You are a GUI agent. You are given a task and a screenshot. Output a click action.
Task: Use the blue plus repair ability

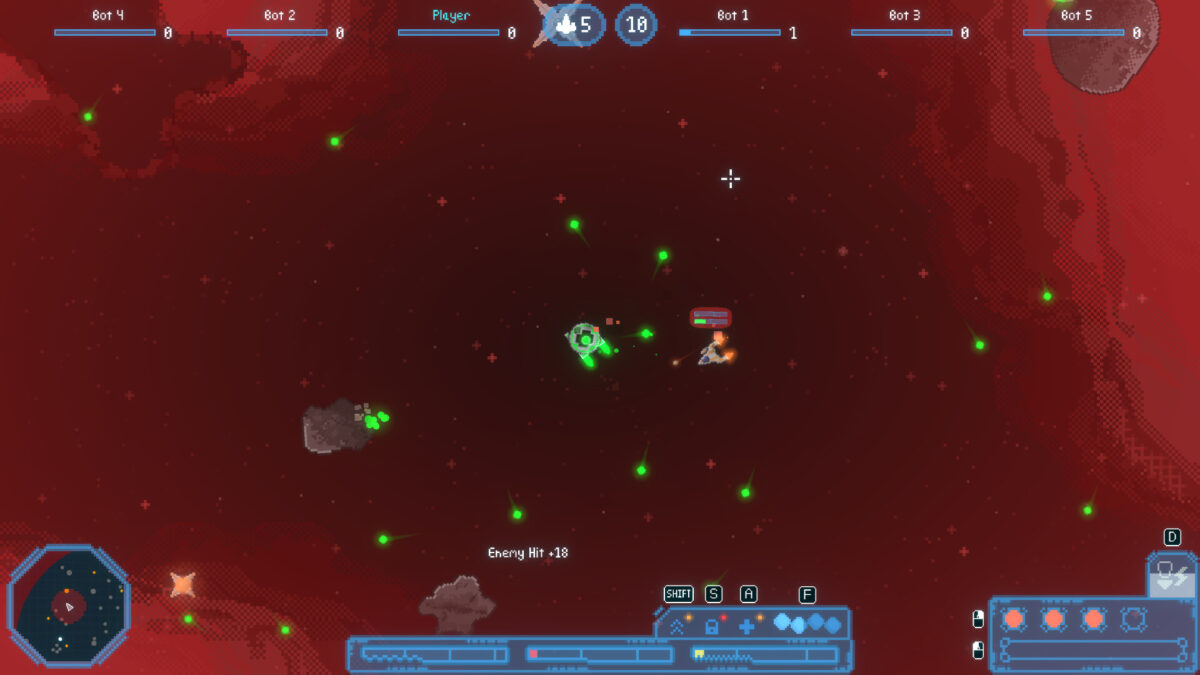[x=747, y=627]
